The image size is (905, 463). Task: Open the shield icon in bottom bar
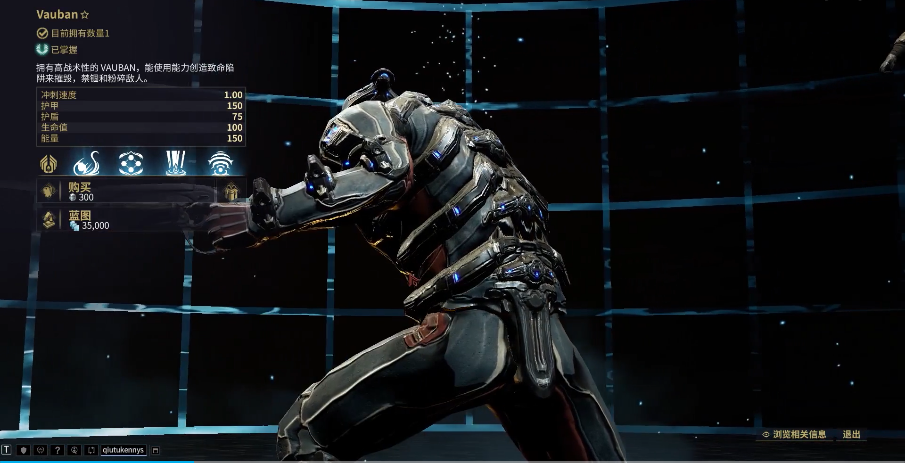[x=23, y=450]
